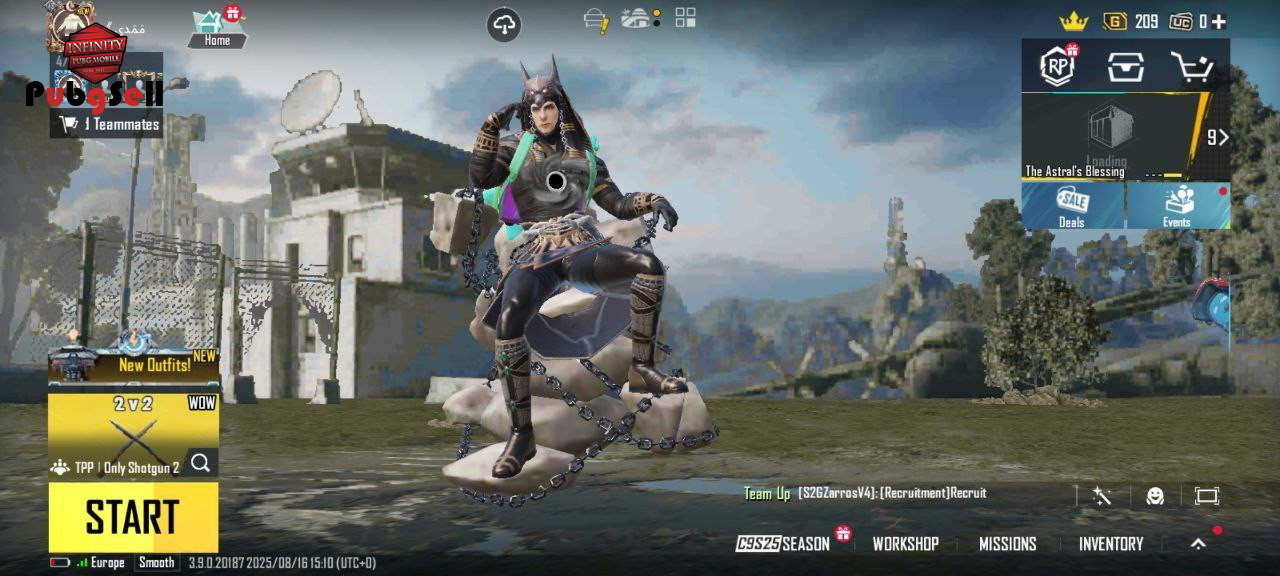Expand the bottom menu arrow
This screenshot has height=576, width=1280.
tap(1198, 544)
